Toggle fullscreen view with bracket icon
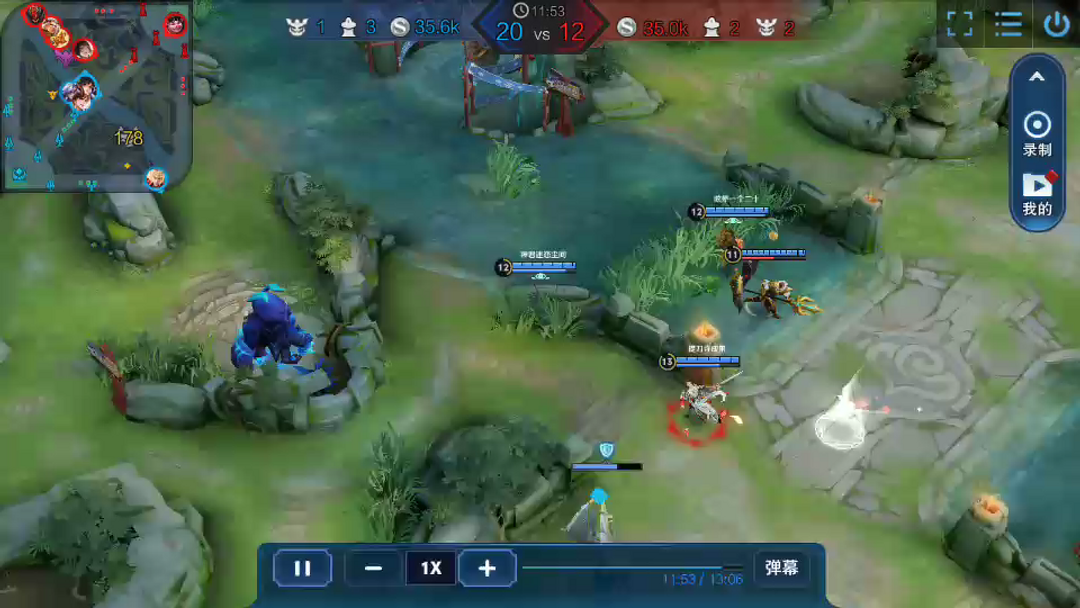 [959, 24]
